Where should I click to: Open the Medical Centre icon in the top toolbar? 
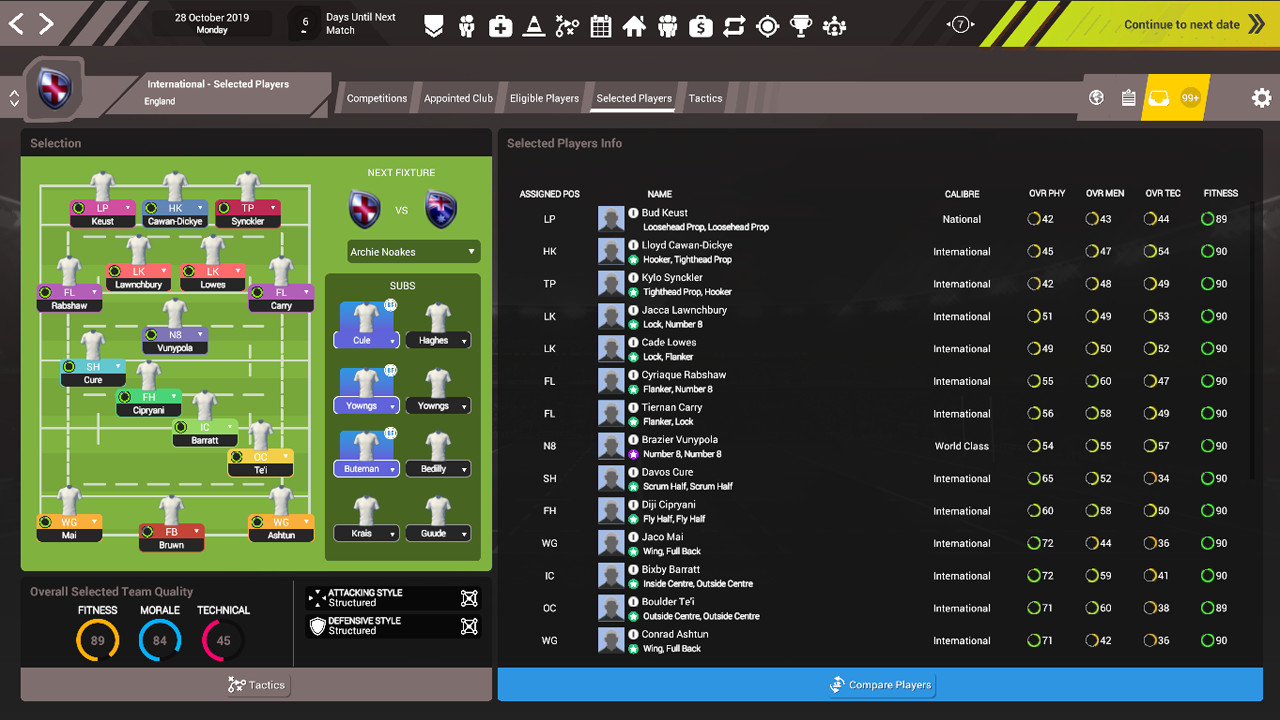(x=500, y=27)
